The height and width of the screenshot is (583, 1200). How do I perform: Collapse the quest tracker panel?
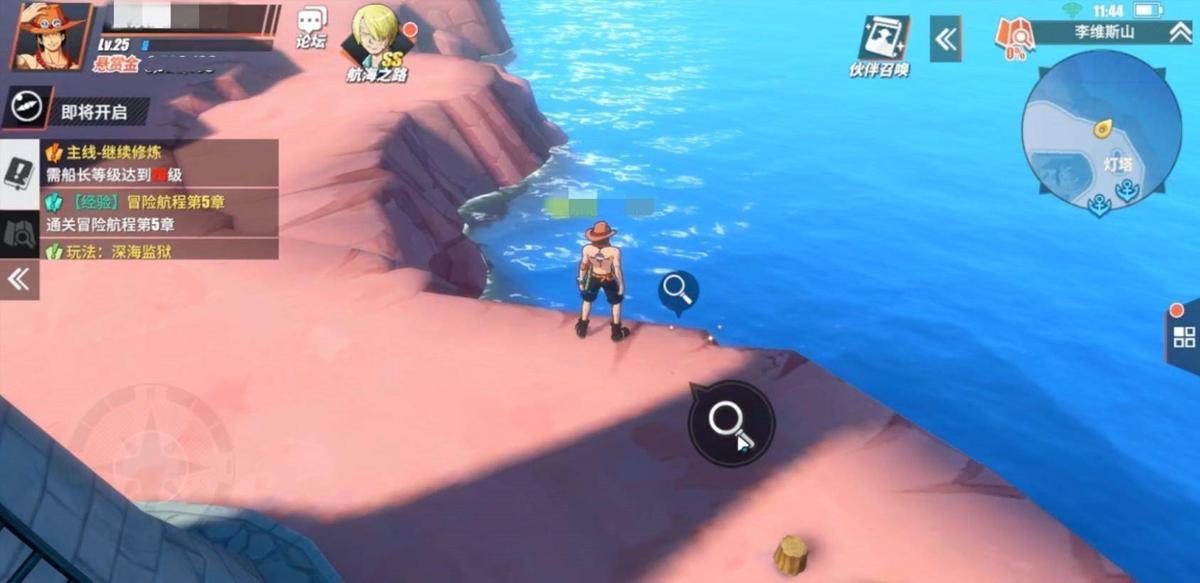point(19,279)
